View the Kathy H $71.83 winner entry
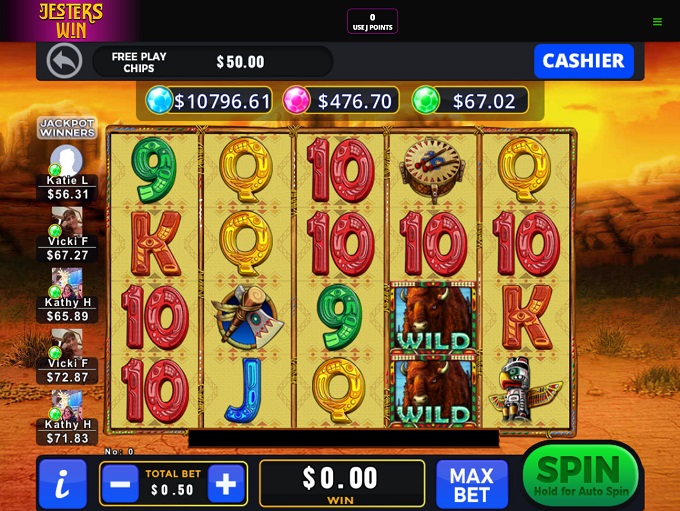Image resolution: width=680 pixels, height=511 pixels. click(67, 418)
